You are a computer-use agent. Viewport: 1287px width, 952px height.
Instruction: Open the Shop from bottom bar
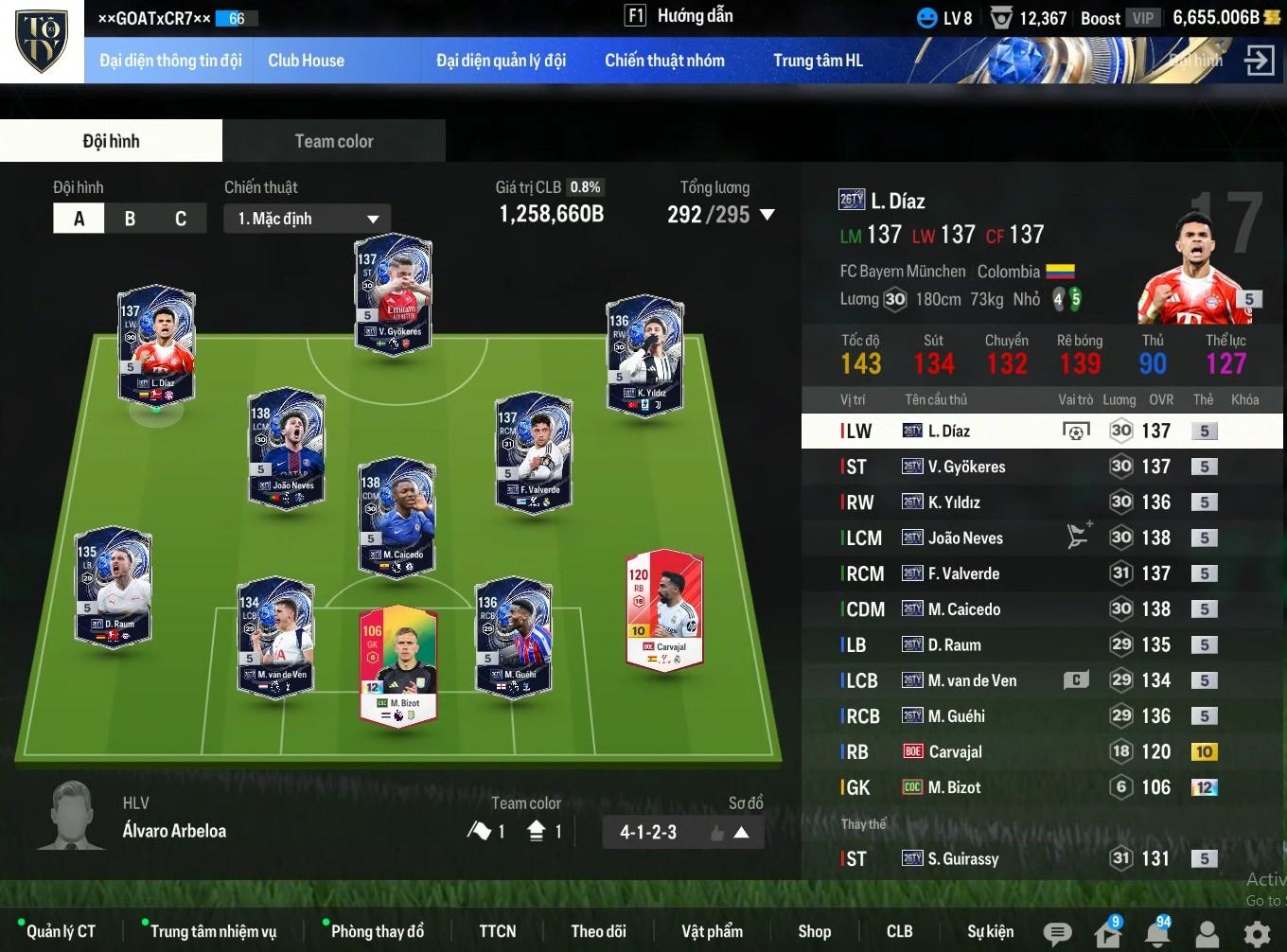click(x=814, y=931)
